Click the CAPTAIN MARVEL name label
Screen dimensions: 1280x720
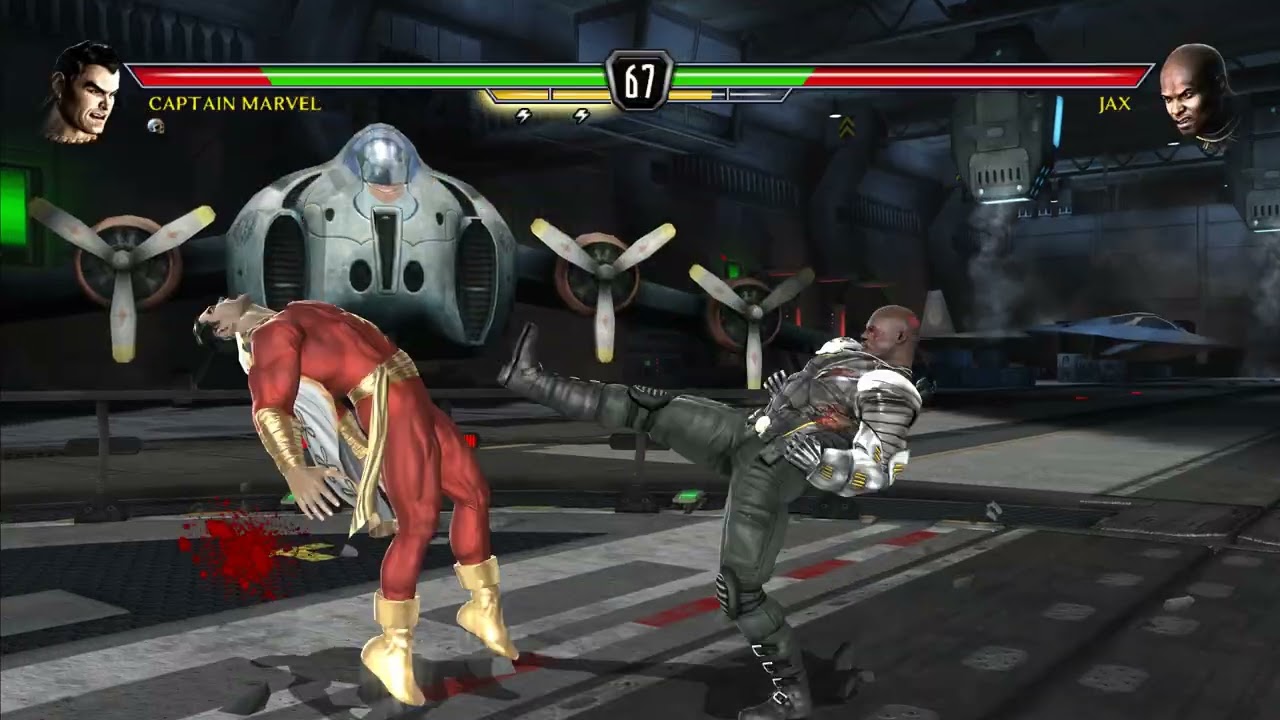[x=235, y=103]
